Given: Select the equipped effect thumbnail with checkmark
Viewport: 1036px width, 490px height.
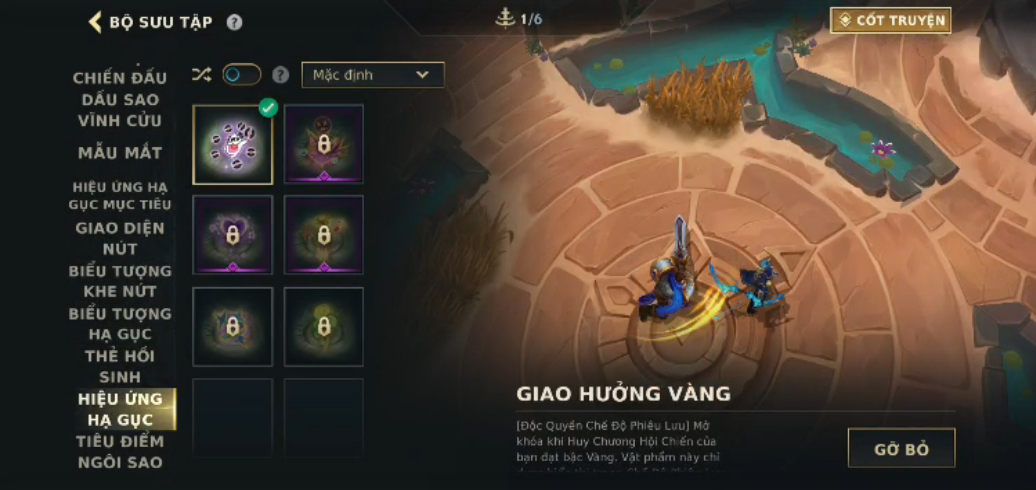Looking at the screenshot, I should pos(232,145).
